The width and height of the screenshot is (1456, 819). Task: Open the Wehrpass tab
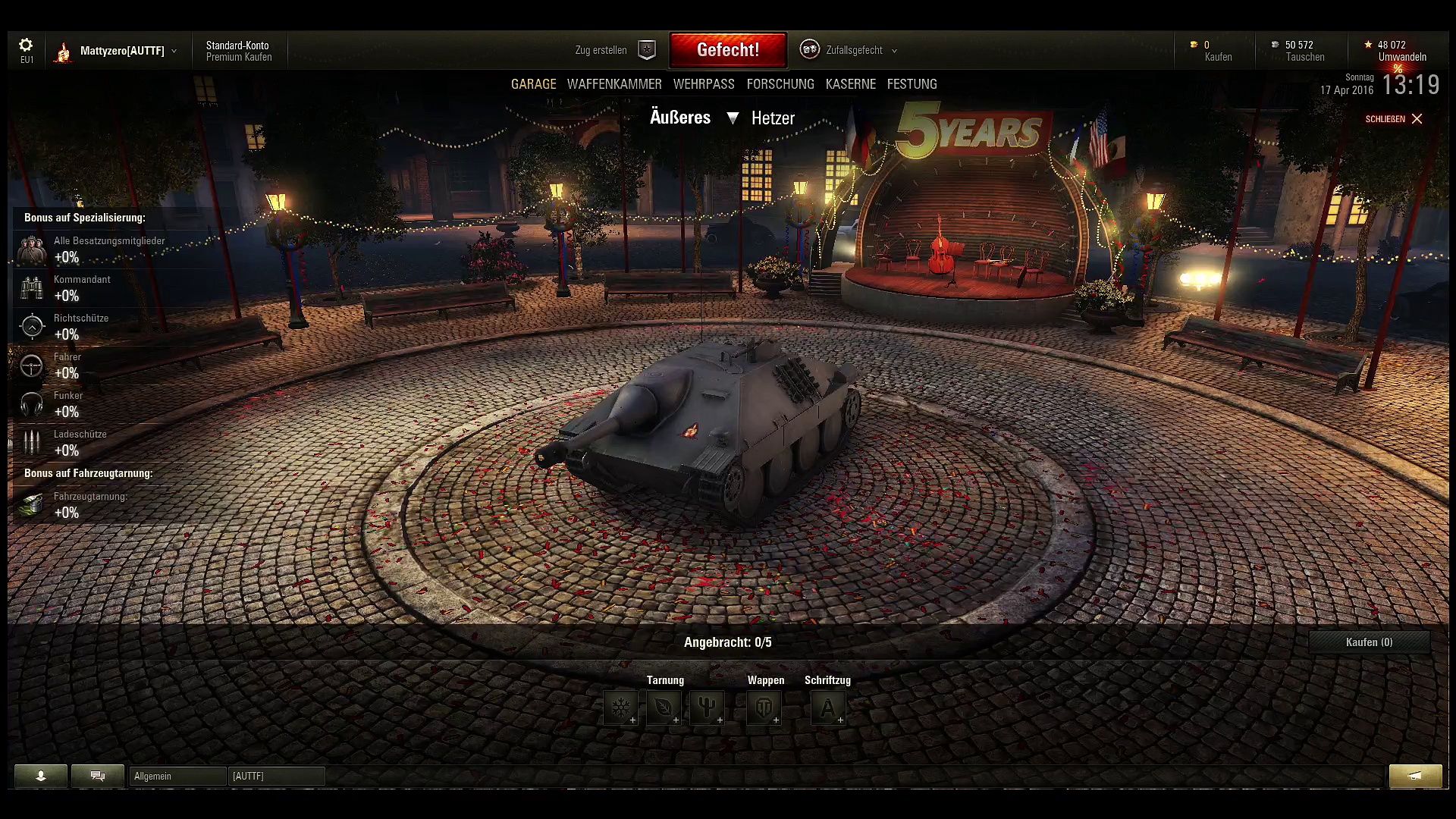click(704, 84)
